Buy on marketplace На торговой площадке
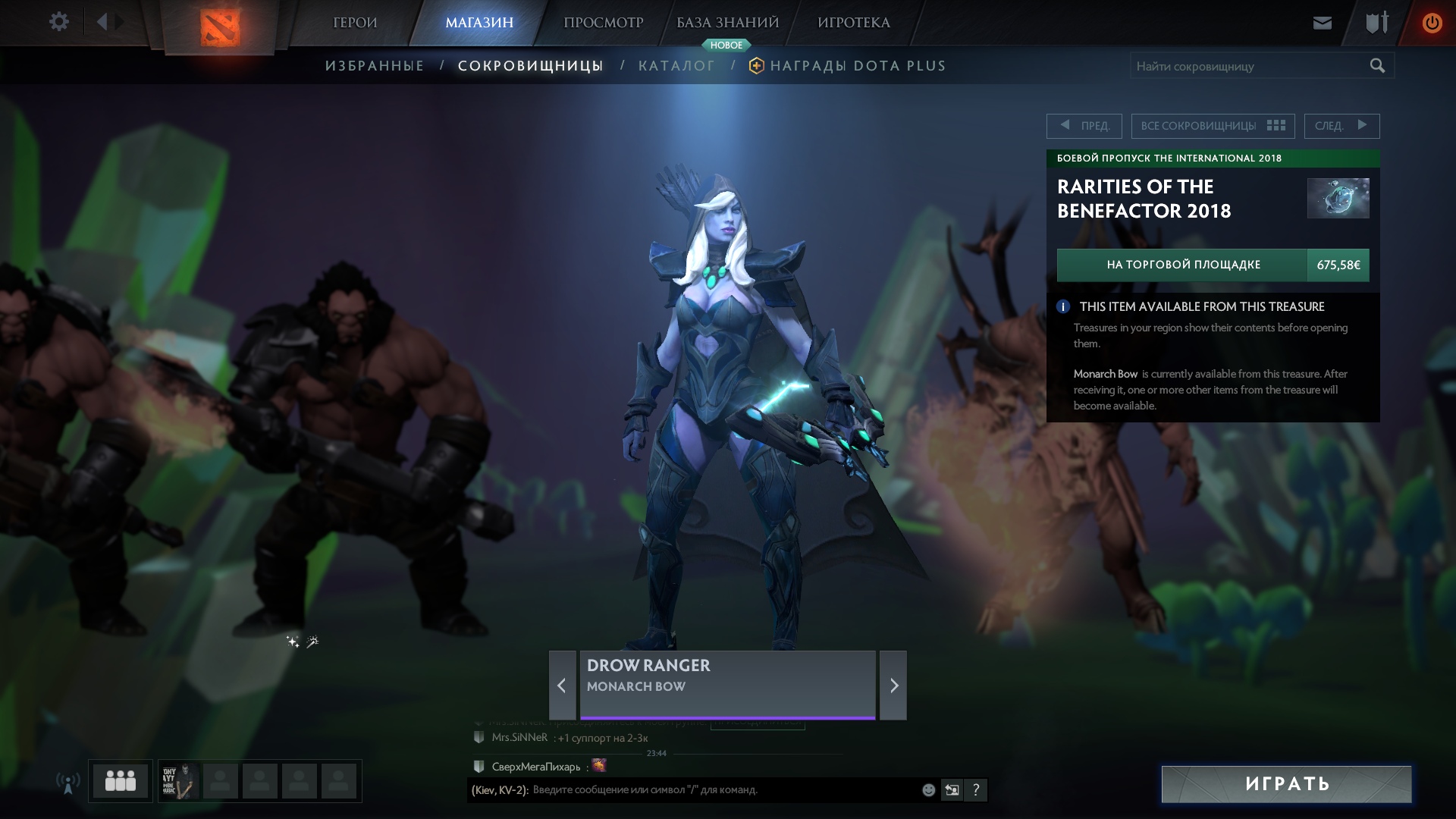1456x819 pixels. [1182, 265]
